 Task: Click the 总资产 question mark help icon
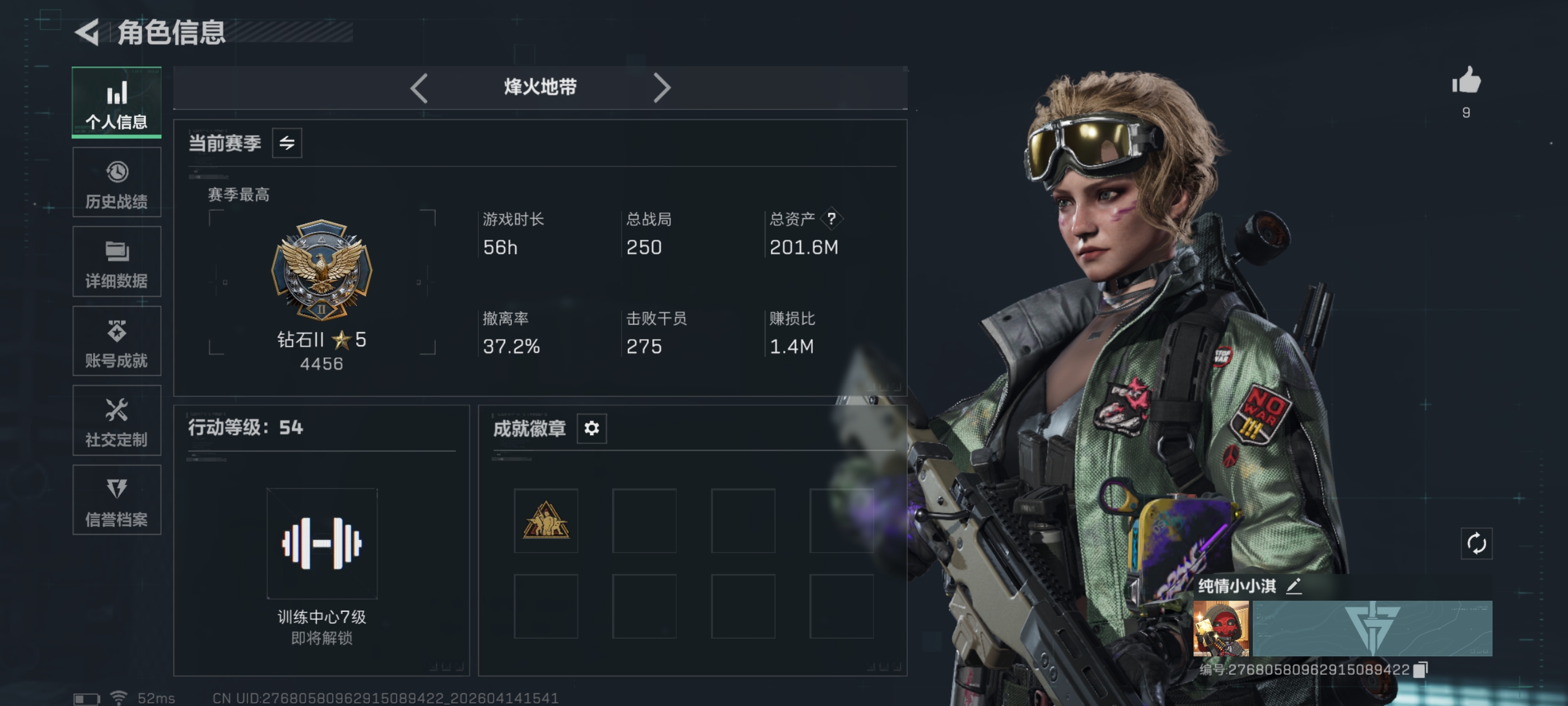[x=831, y=219]
